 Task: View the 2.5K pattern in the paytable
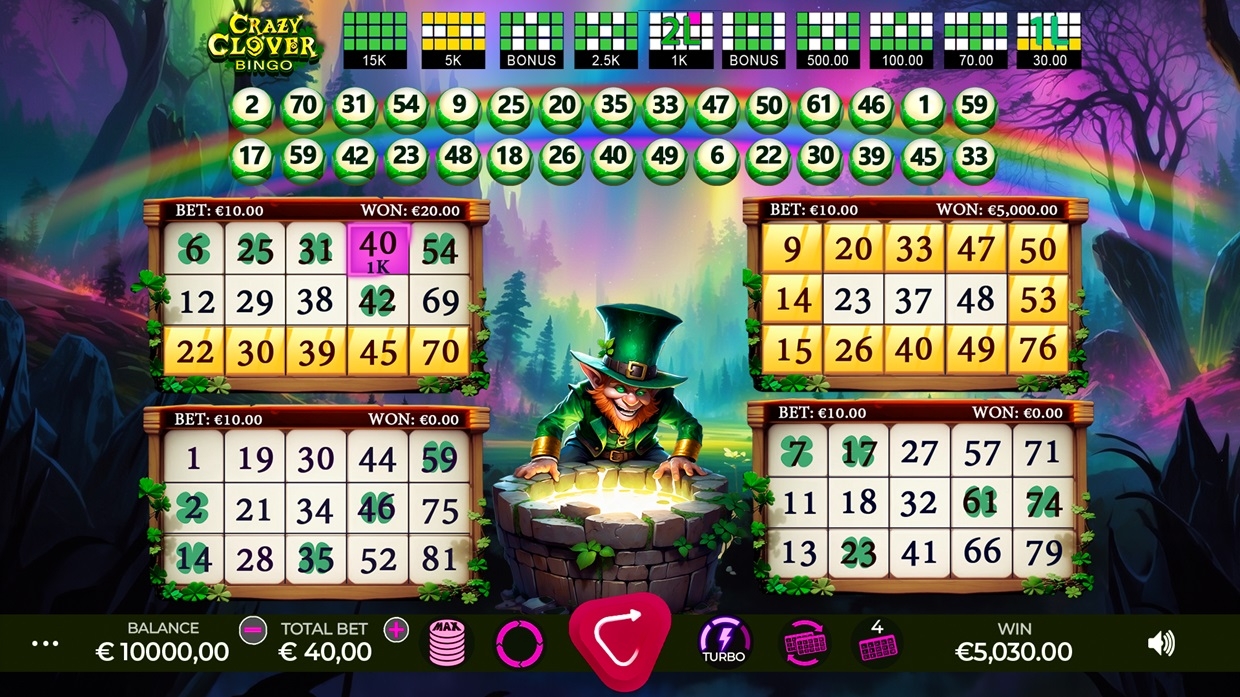[605, 40]
